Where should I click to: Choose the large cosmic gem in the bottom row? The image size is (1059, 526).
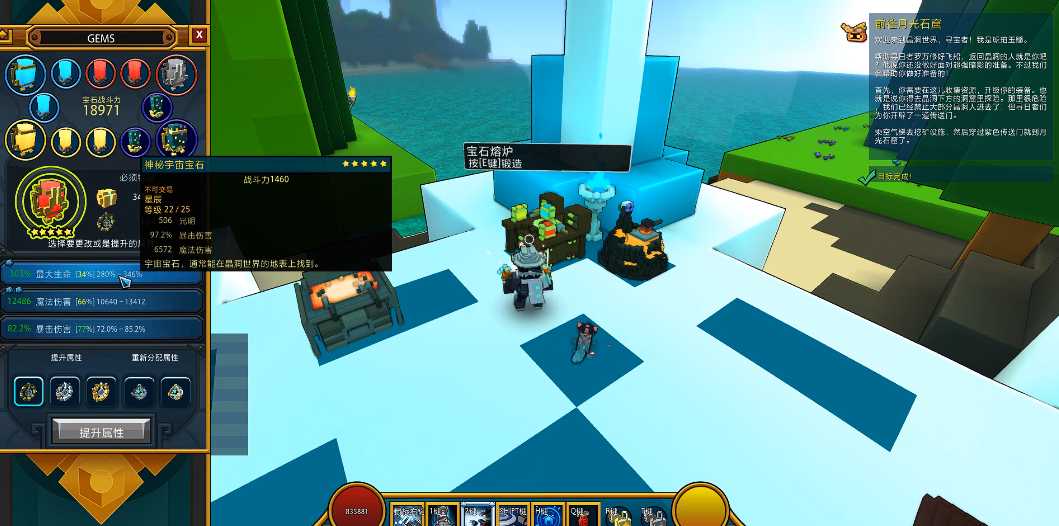[x=174, y=139]
